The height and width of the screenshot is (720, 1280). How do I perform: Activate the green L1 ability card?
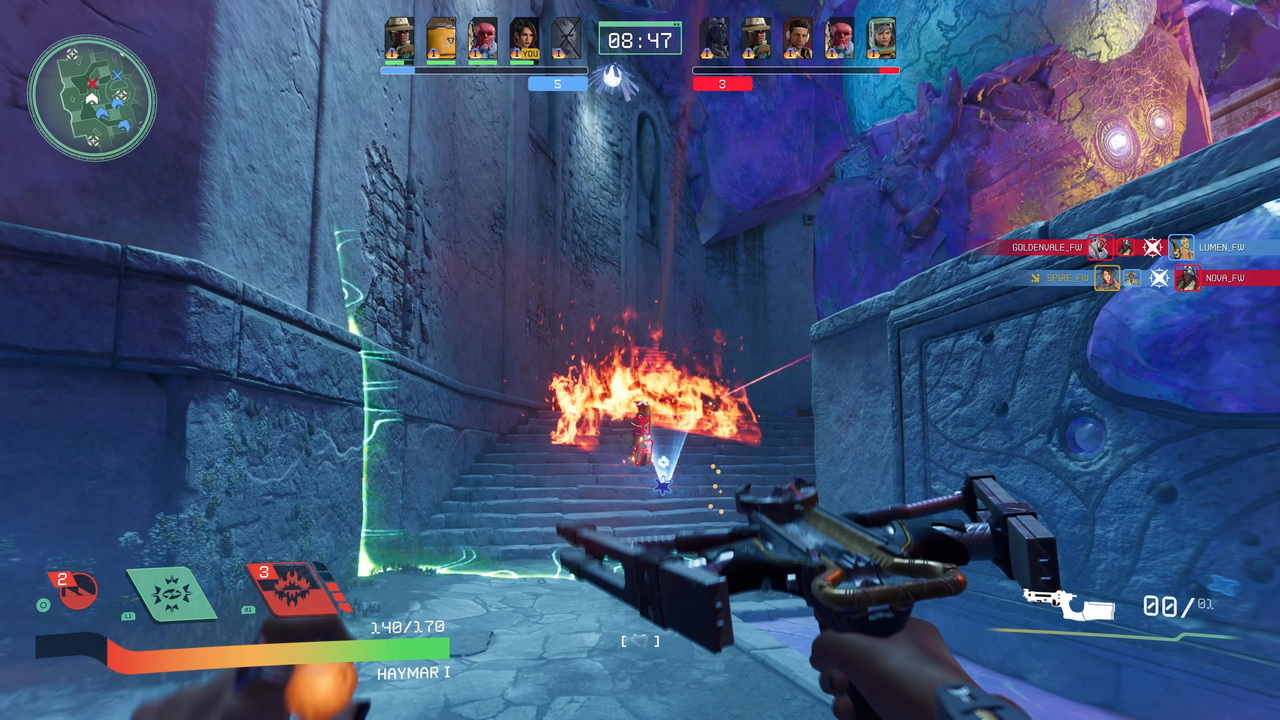tap(171, 593)
